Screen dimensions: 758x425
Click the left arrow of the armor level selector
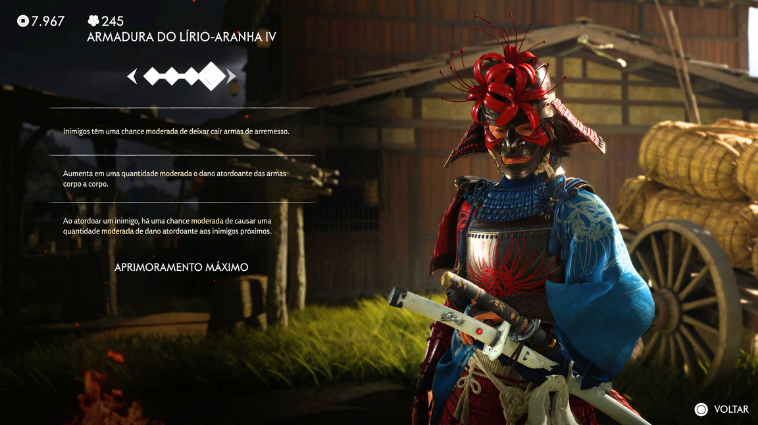pyautogui.click(x=131, y=76)
